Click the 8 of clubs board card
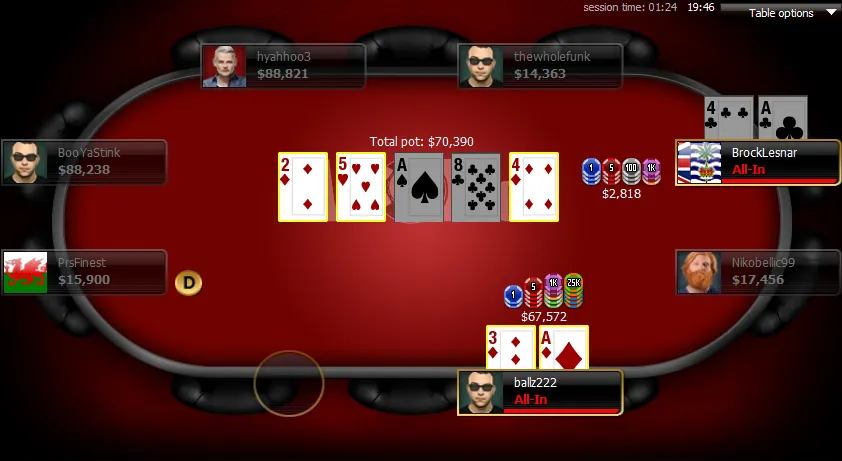Screen dimensions: 842x461 coord(476,187)
